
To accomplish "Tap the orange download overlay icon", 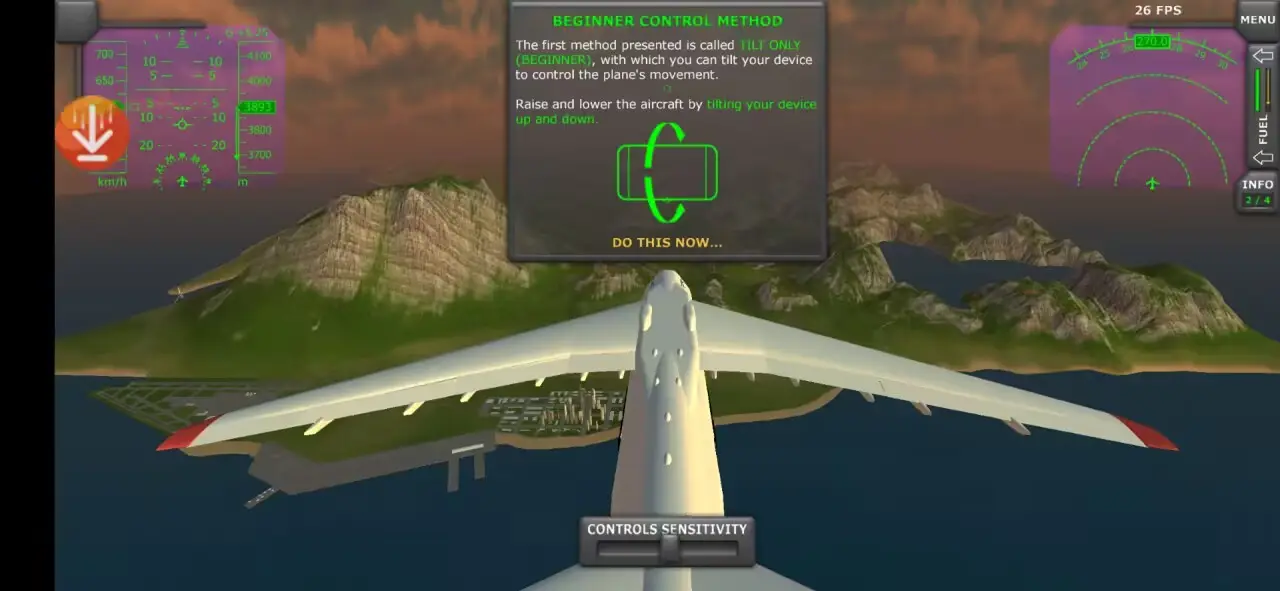I will click(x=93, y=132).
